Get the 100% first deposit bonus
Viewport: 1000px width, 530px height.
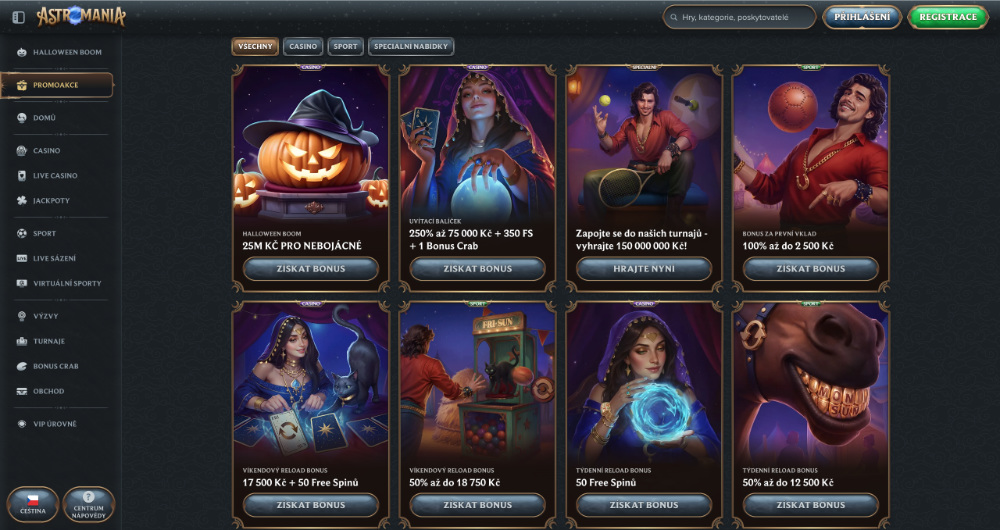(811, 269)
